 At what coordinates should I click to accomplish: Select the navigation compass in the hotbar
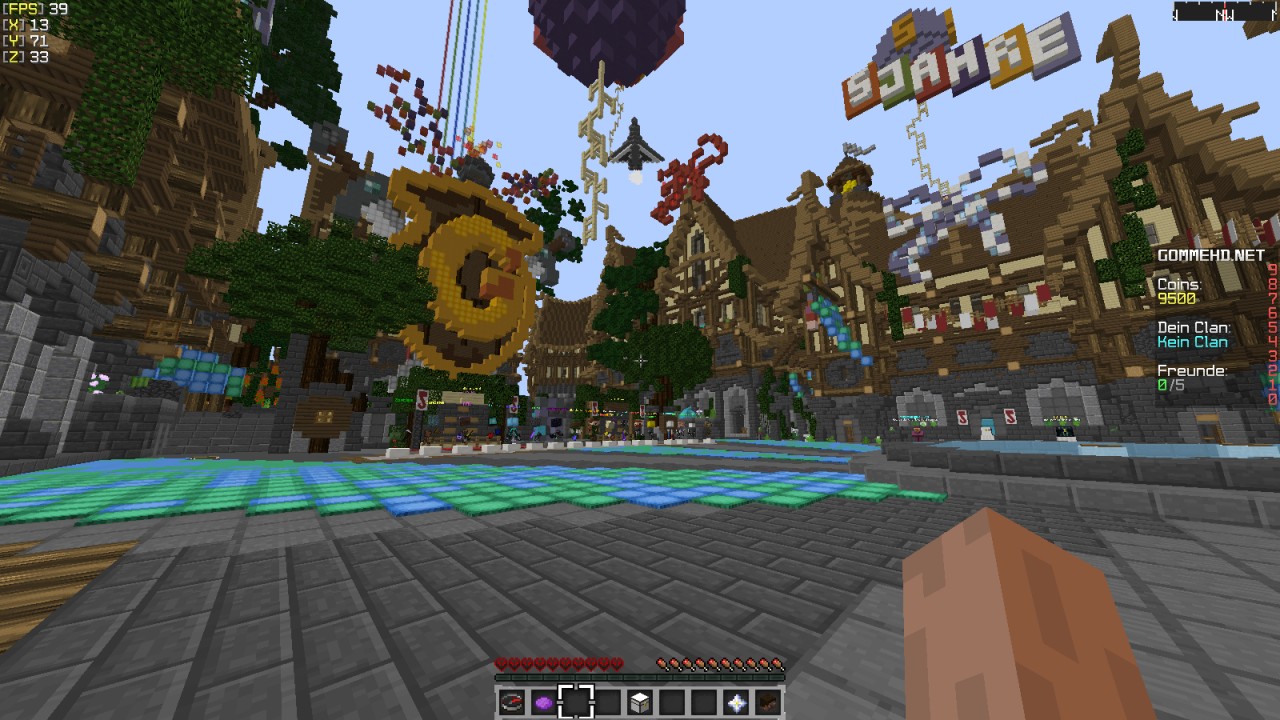pos(511,702)
